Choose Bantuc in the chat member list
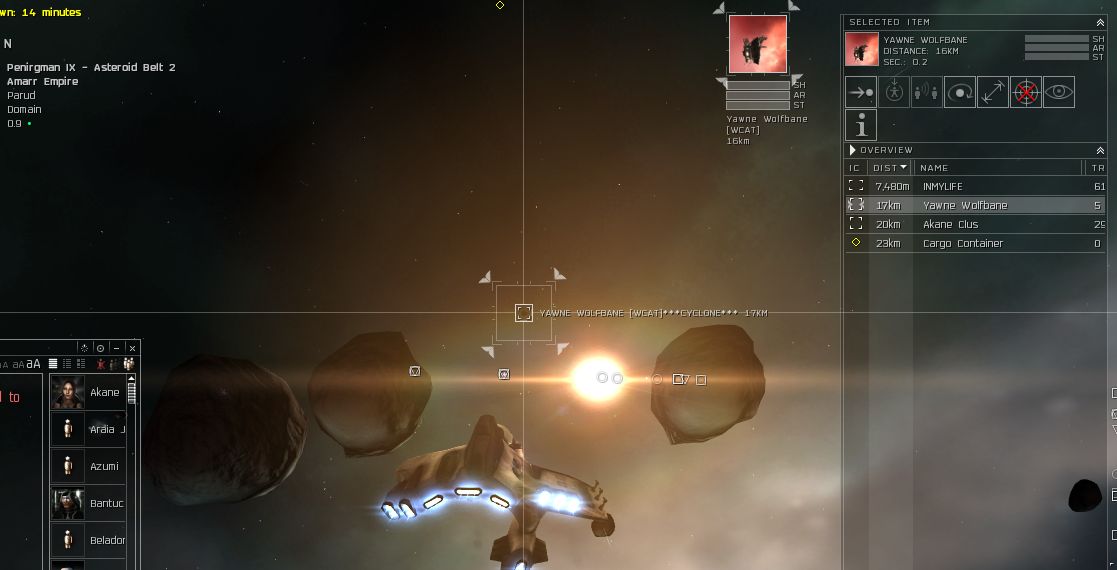 pos(106,504)
